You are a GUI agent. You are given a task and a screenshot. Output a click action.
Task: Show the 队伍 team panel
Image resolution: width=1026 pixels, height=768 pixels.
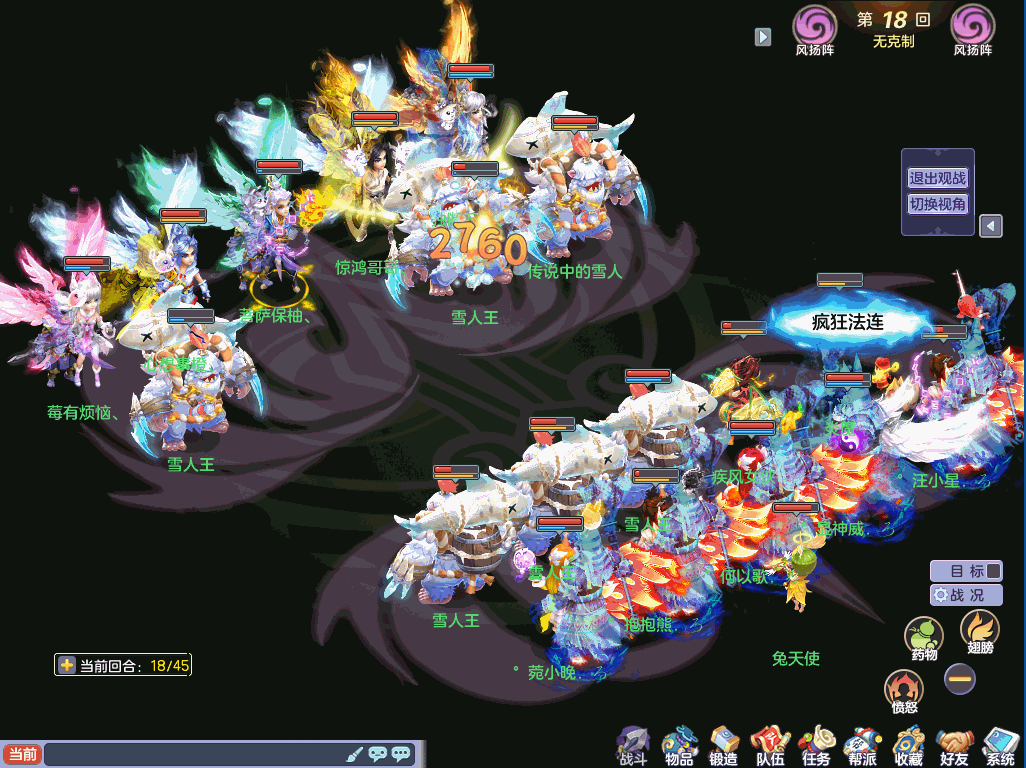(x=770, y=745)
